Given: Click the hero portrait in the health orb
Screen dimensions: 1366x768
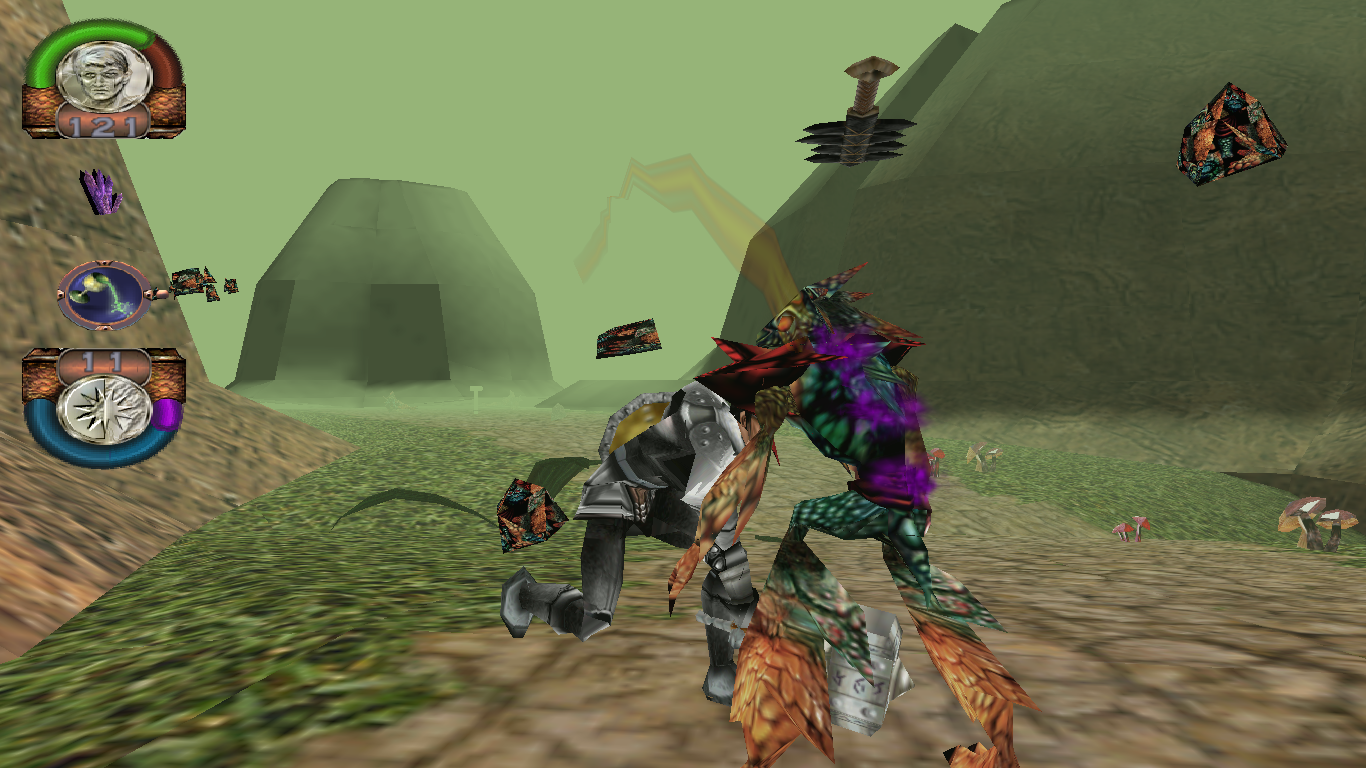Looking at the screenshot, I should pos(100,75).
